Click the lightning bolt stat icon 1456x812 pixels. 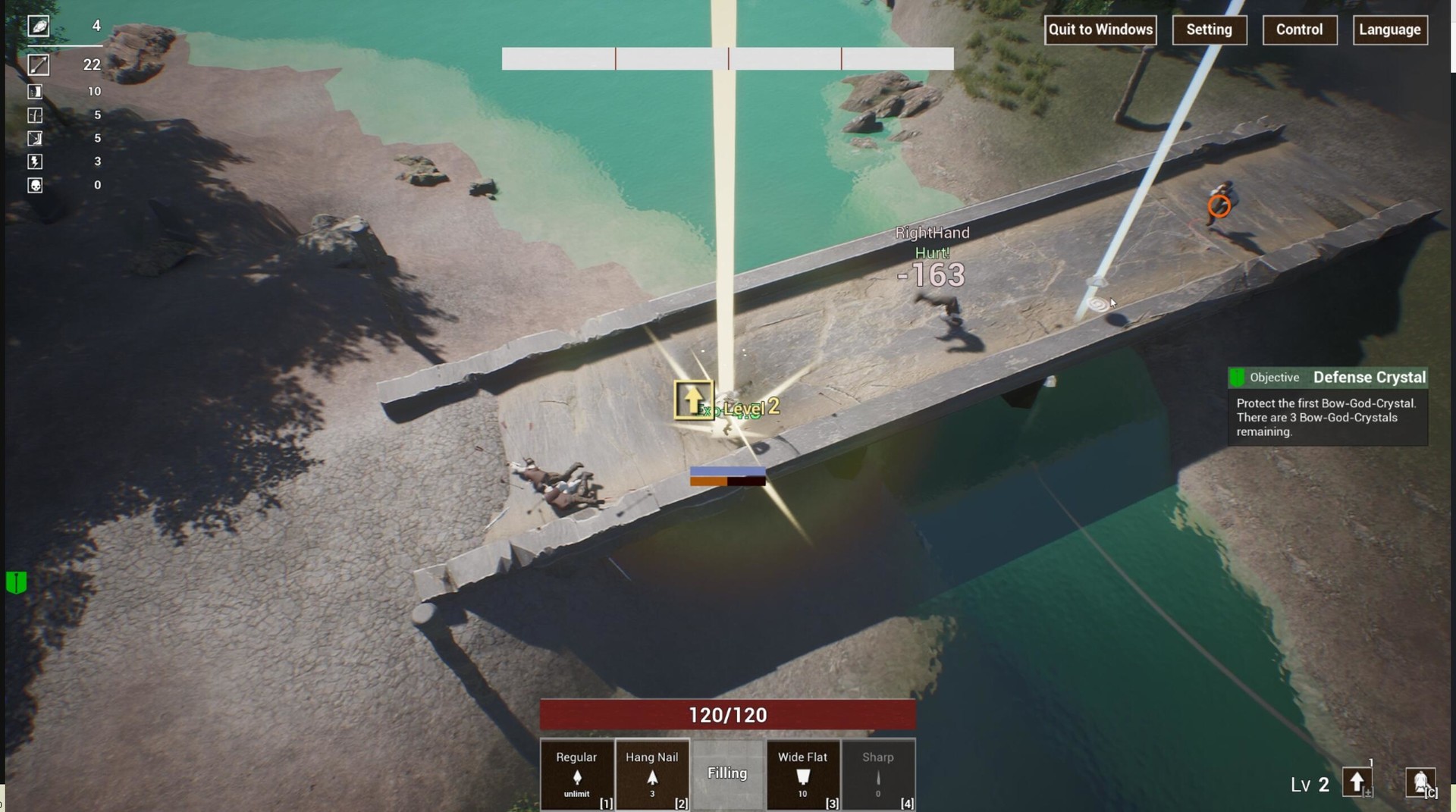(x=35, y=161)
